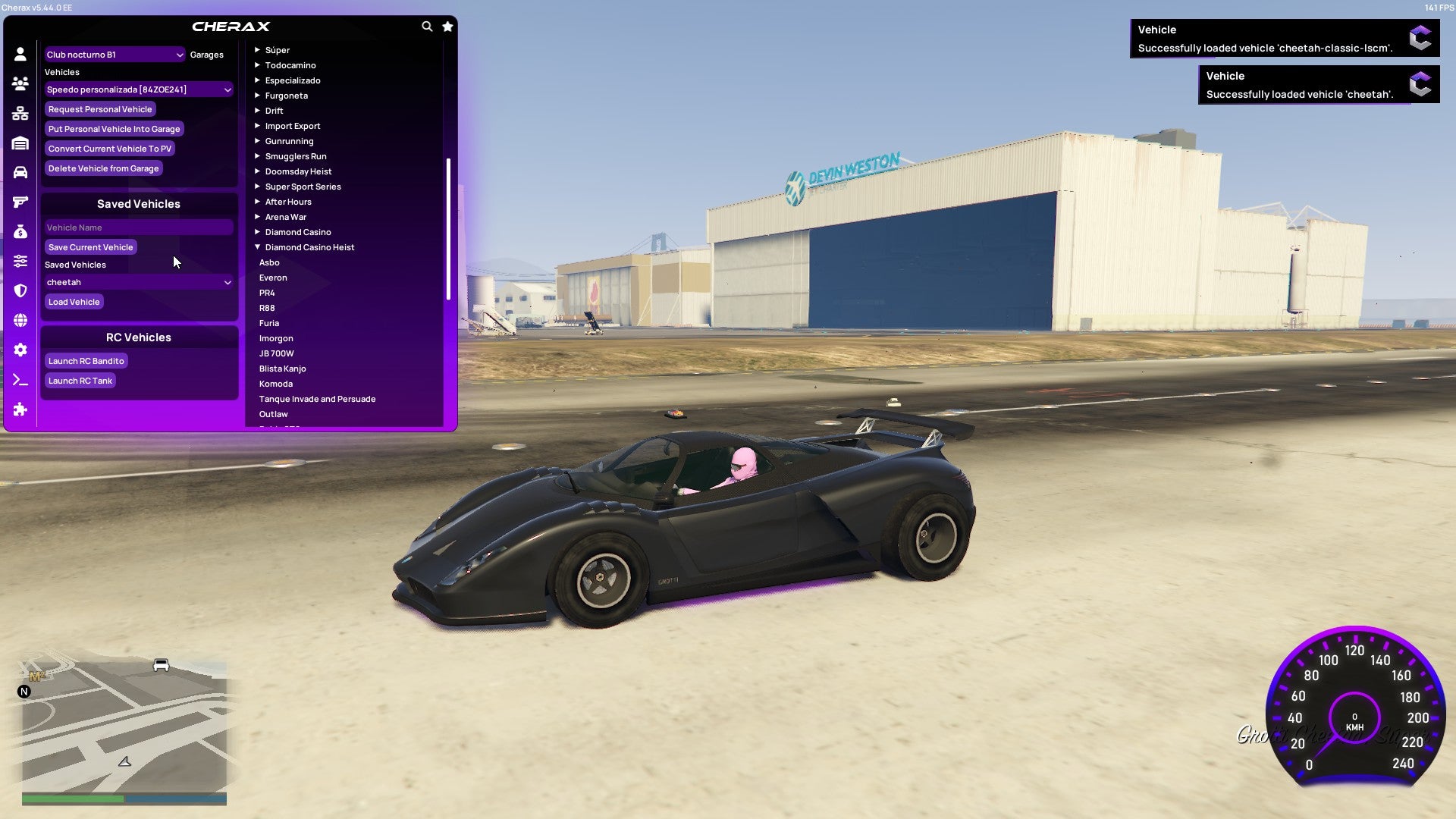Select the garage icon in the sidebar

20,141
